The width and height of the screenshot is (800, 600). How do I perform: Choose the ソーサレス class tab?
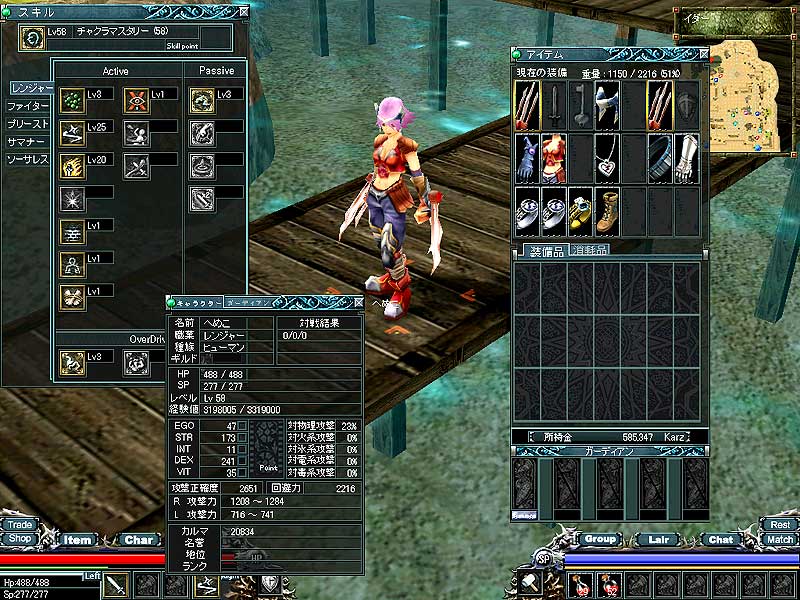click(x=28, y=160)
